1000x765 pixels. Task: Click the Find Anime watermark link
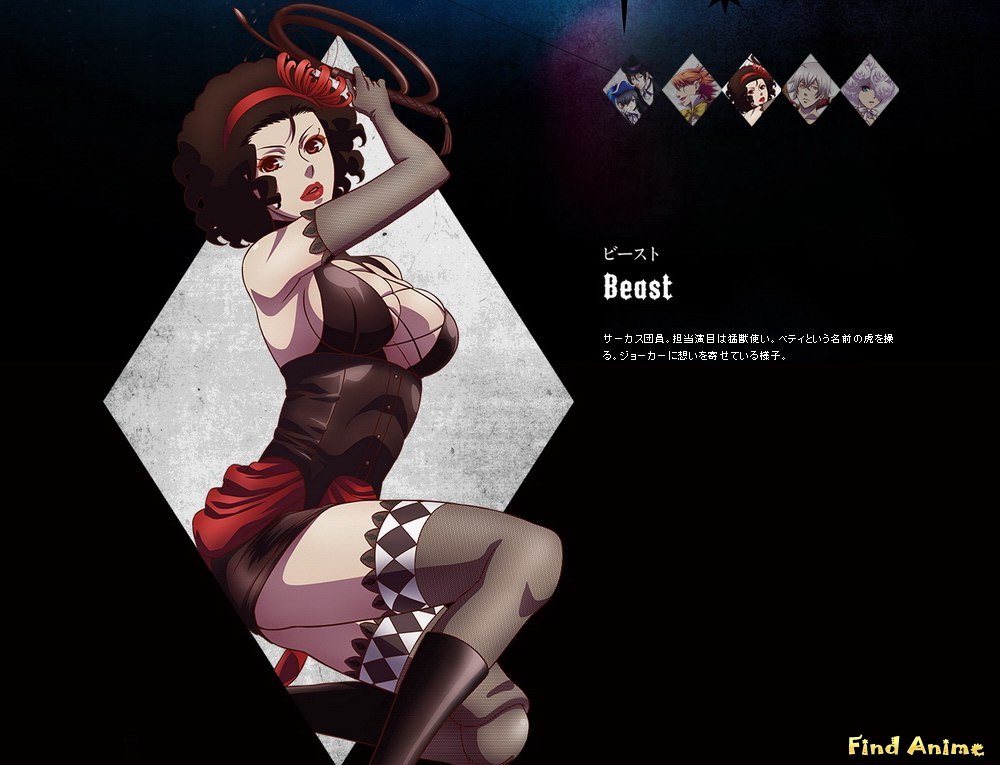(x=915, y=745)
